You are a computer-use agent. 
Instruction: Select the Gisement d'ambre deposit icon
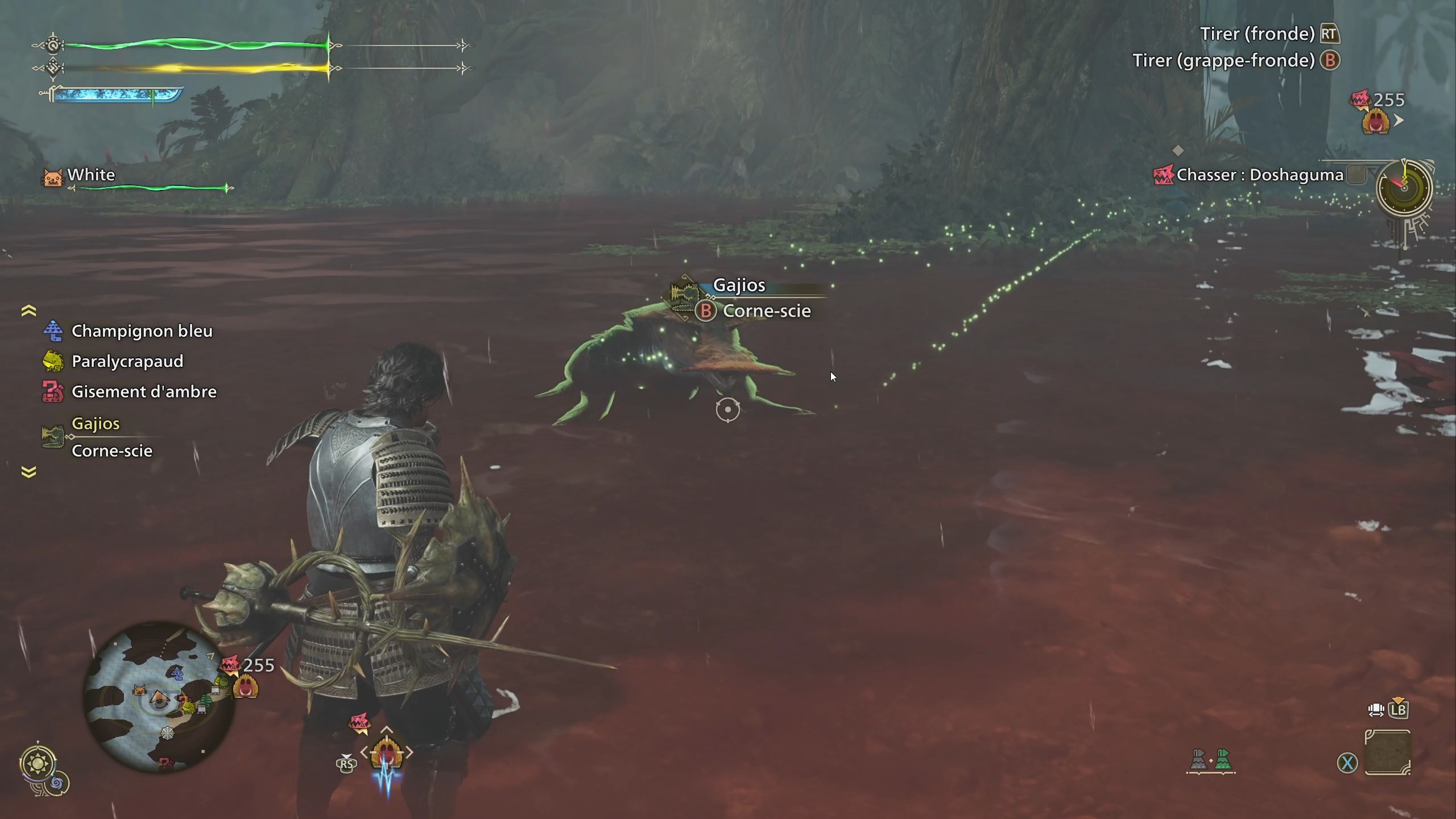[x=52, y=391]
